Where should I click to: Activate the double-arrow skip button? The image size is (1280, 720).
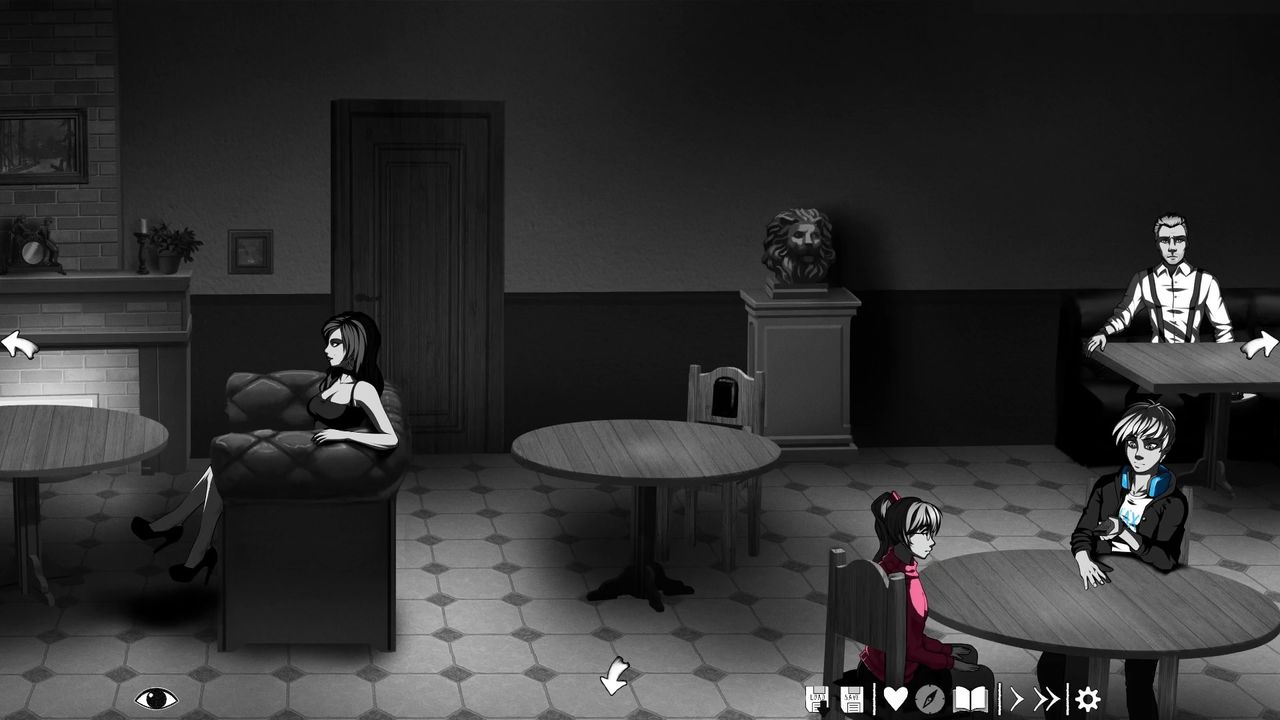click(x=1046, y=698)
